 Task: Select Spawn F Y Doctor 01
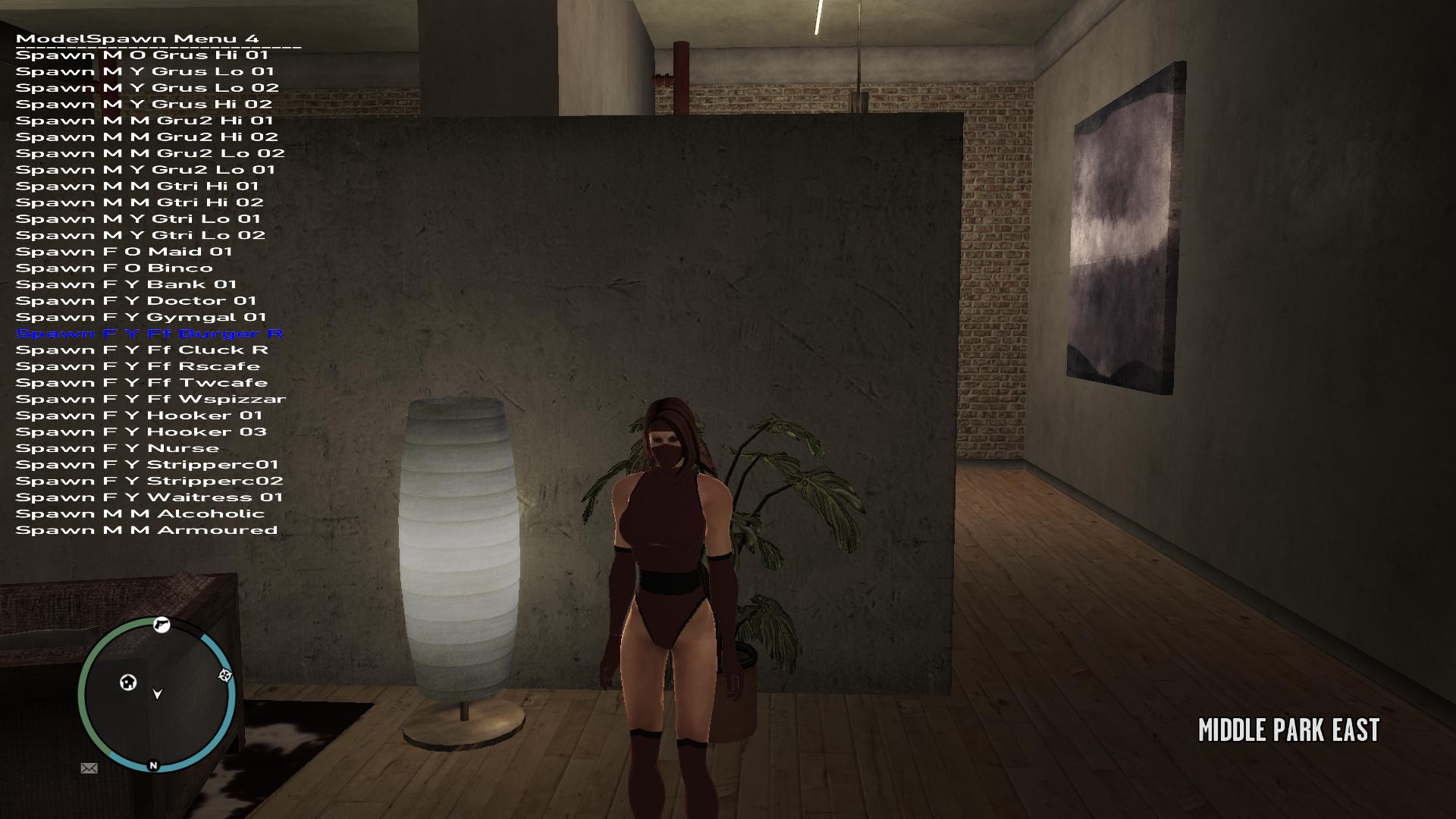pos(136,301)
